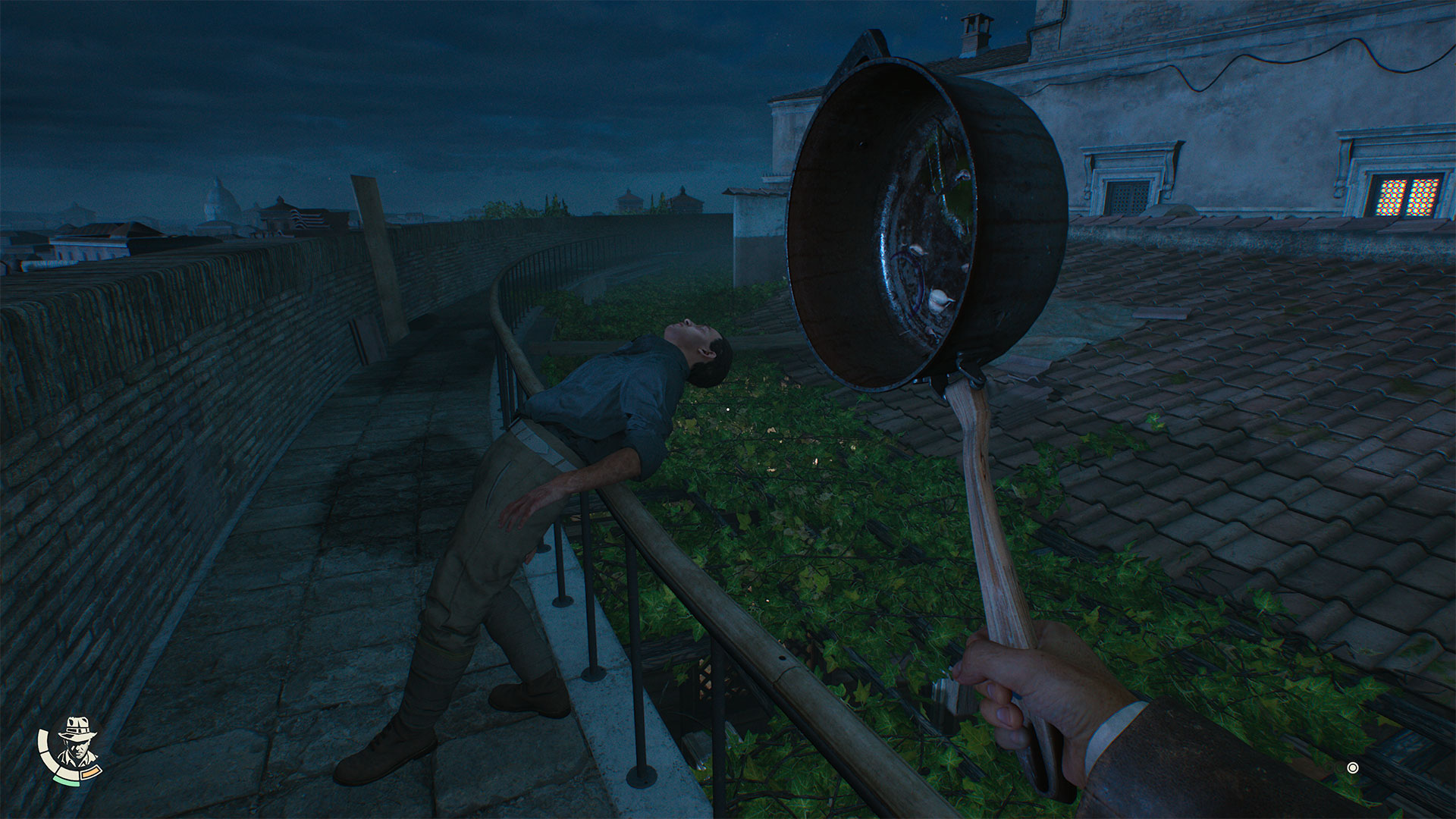Select the white concentric circle indicator
The width and height of the screenshot is (1456, 819).
pos(1352,768)
